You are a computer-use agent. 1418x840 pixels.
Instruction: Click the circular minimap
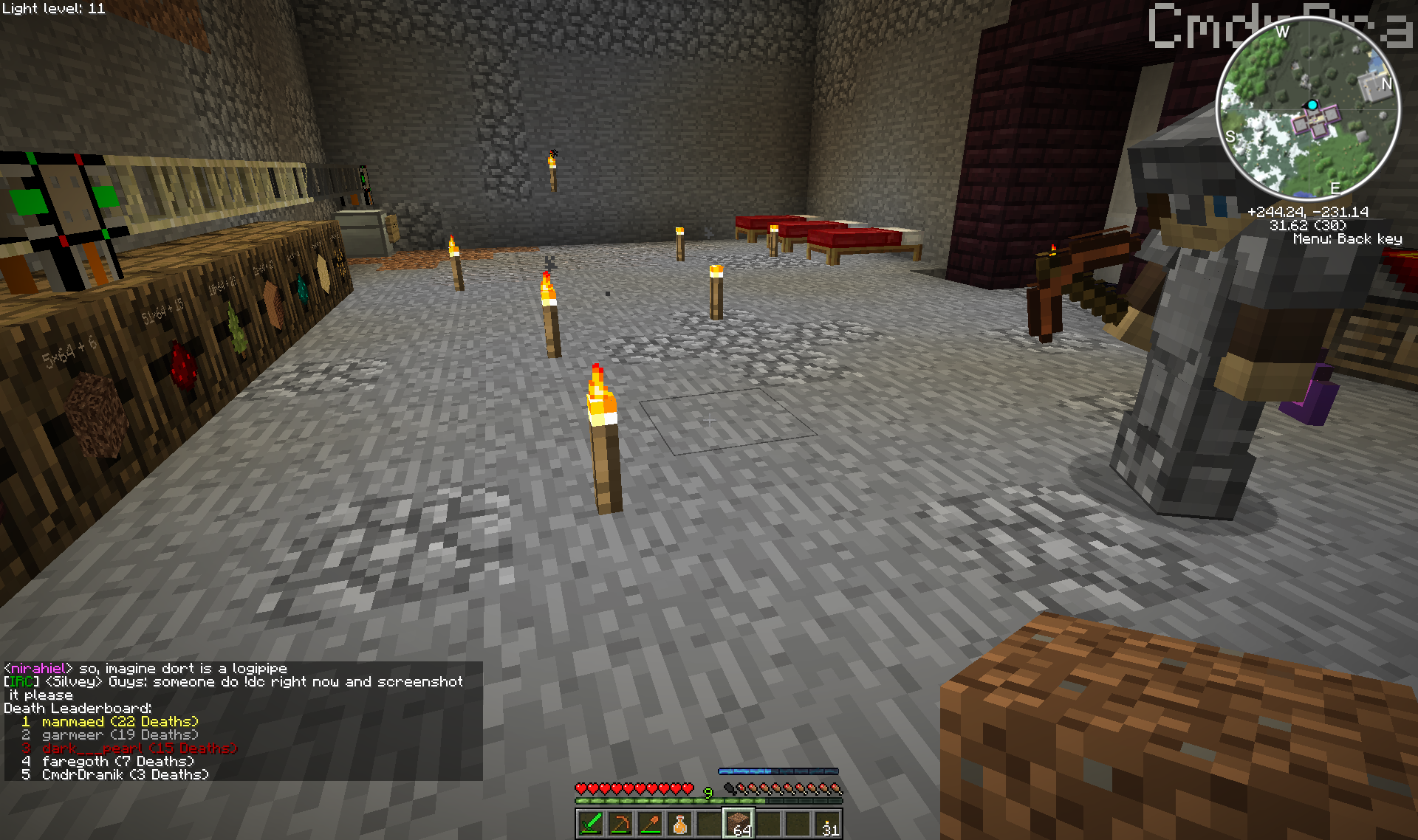click(1308, 109)
